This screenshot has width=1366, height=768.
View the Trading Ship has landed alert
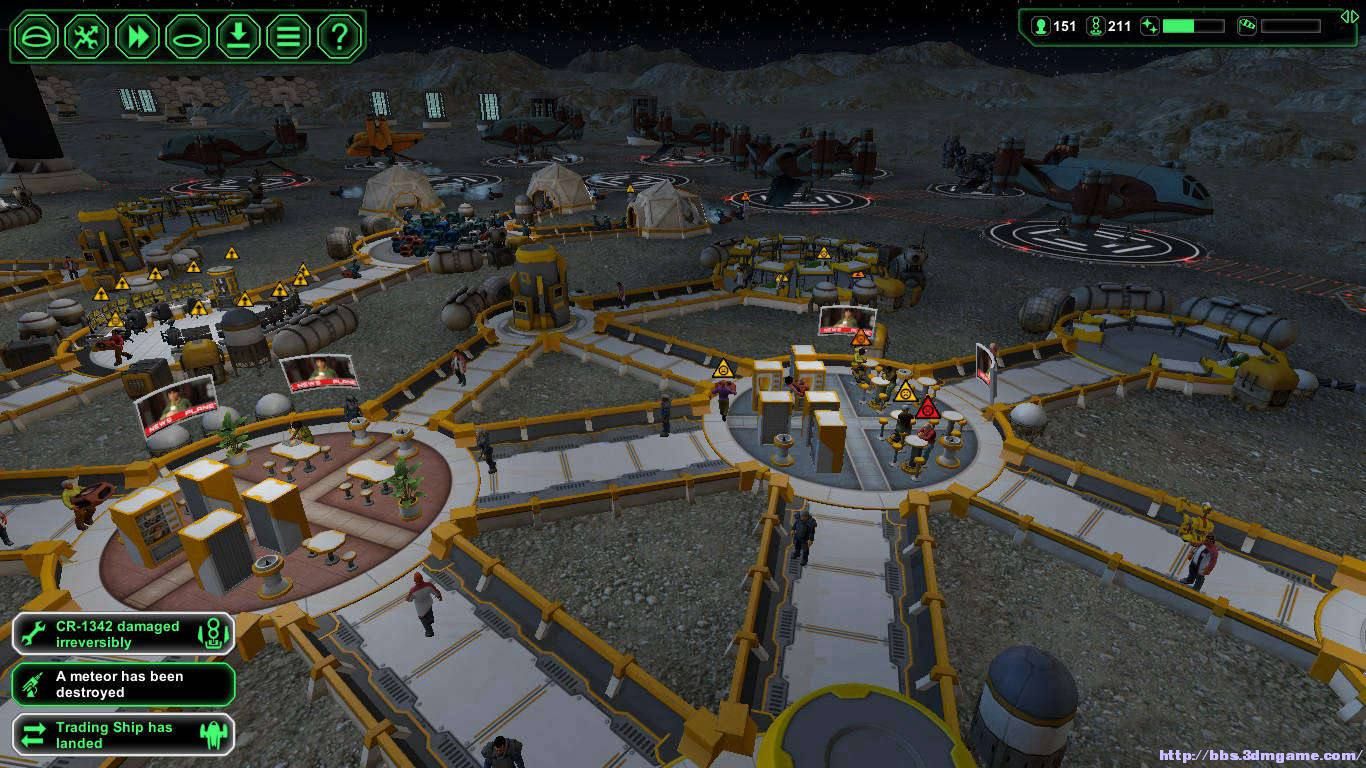tap(123, 735)
